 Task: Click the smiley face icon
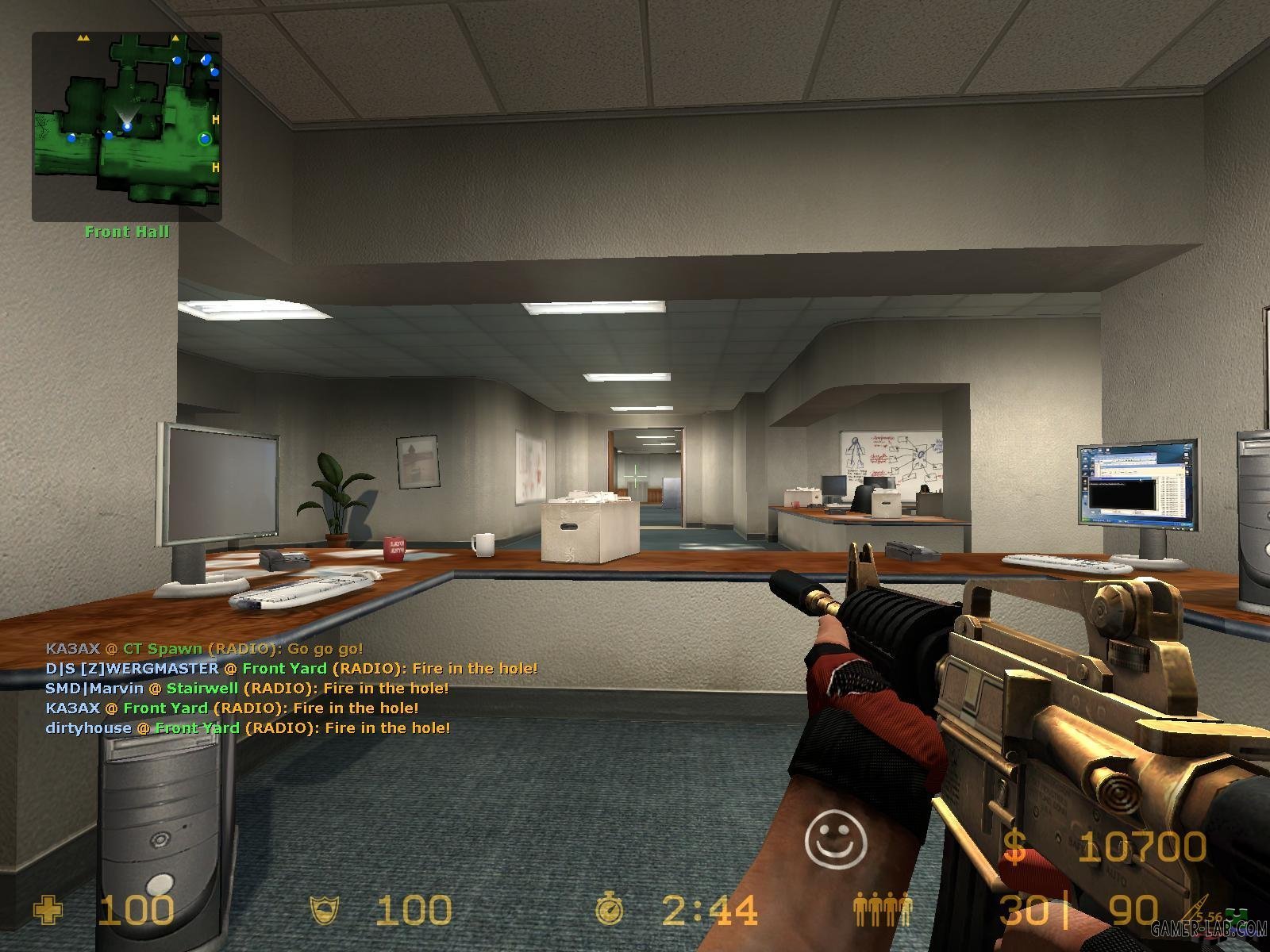pos(836,839)
